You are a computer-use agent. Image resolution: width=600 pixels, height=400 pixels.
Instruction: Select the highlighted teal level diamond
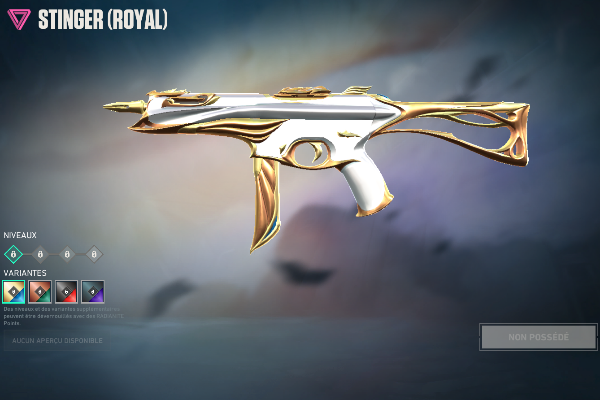click(x=14, y=254)
